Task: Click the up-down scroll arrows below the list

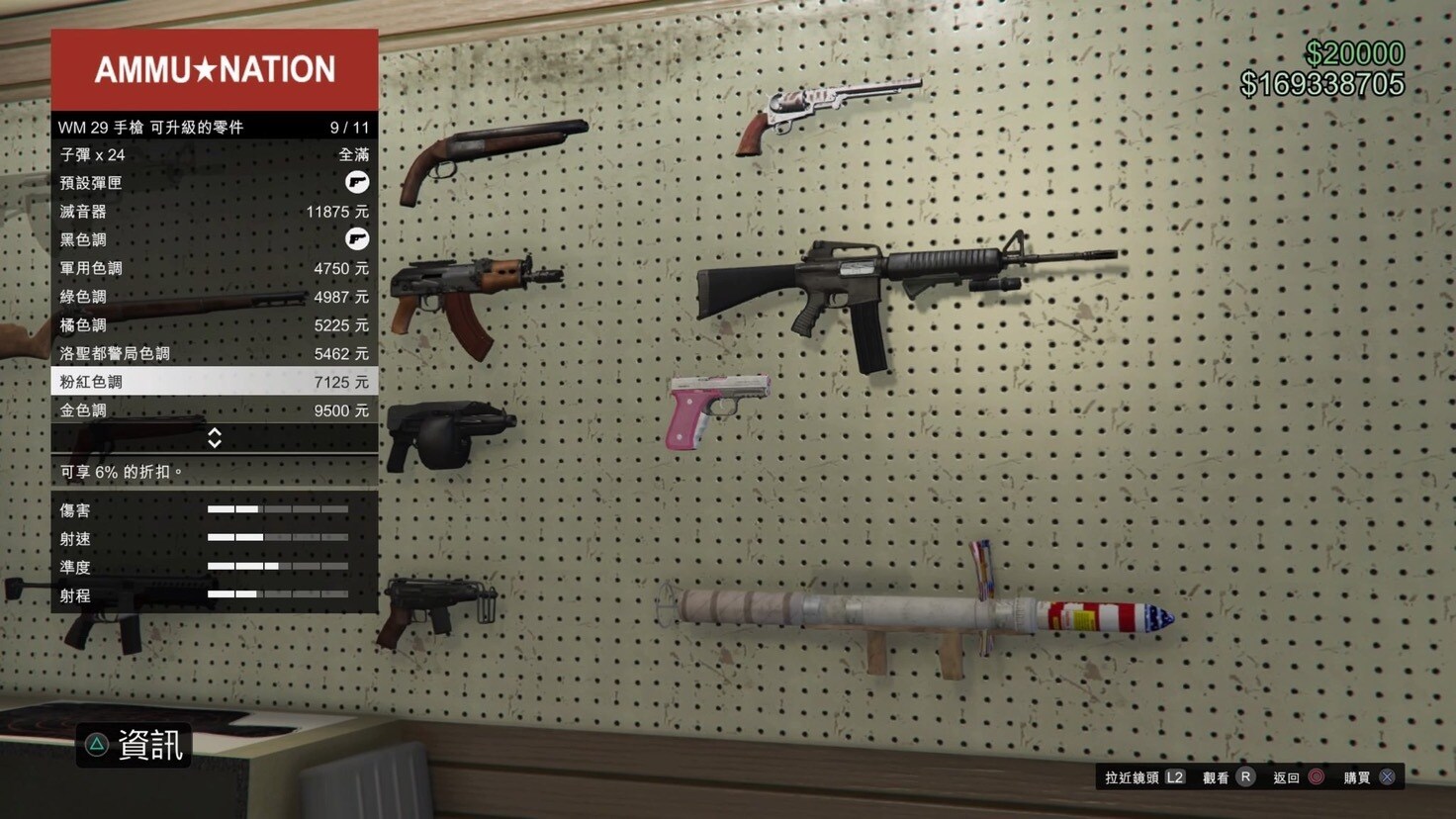Action: coord(215,438)
